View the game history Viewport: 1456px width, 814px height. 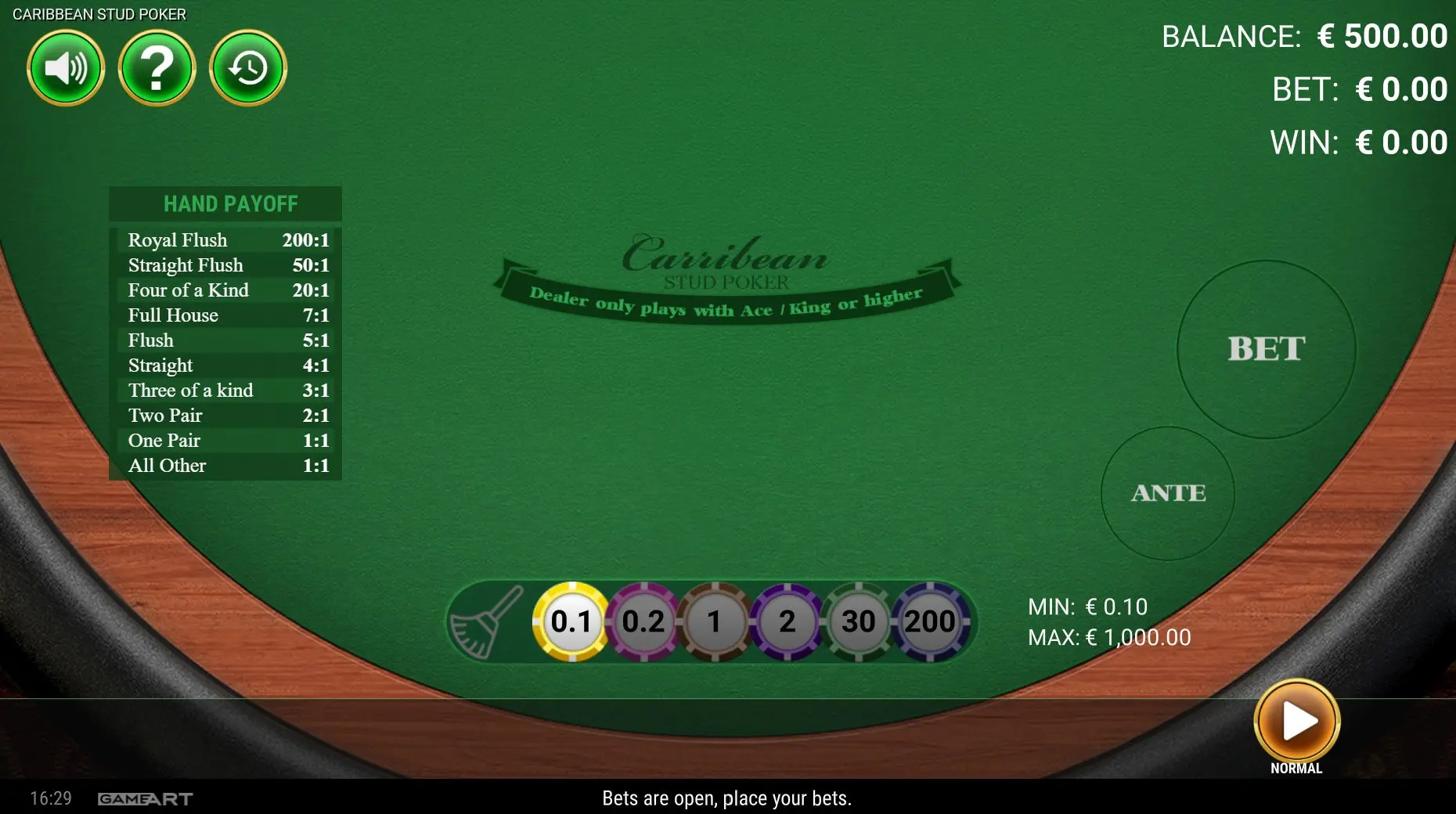247,68
